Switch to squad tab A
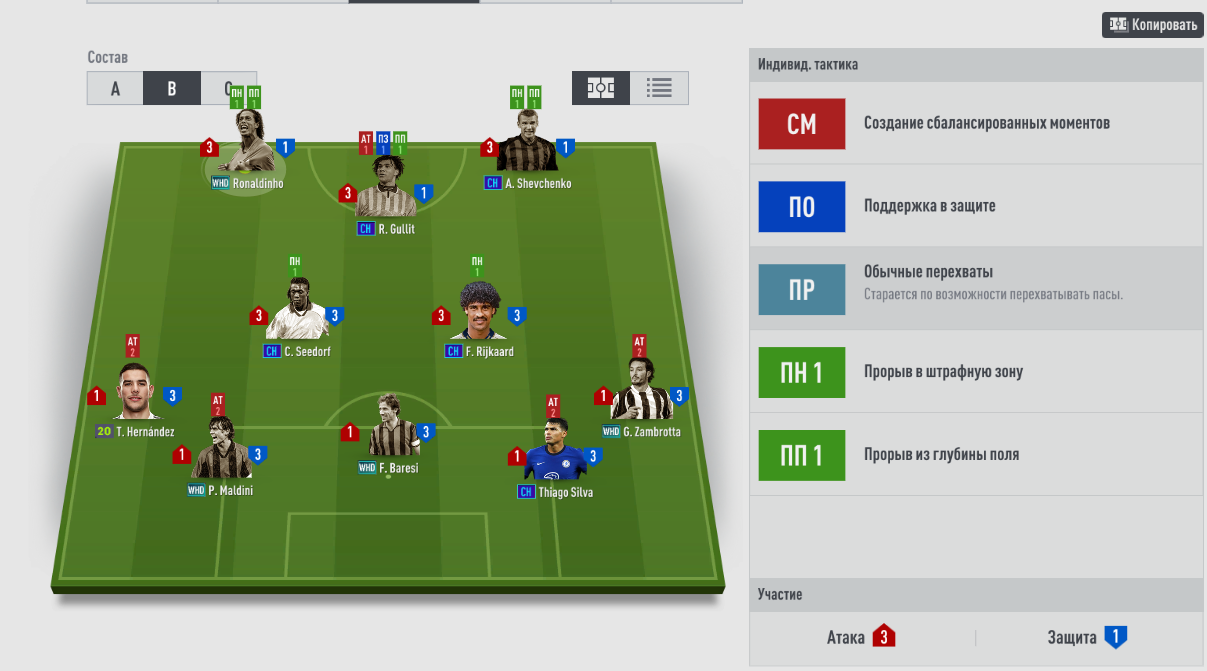 coord(115,88)
